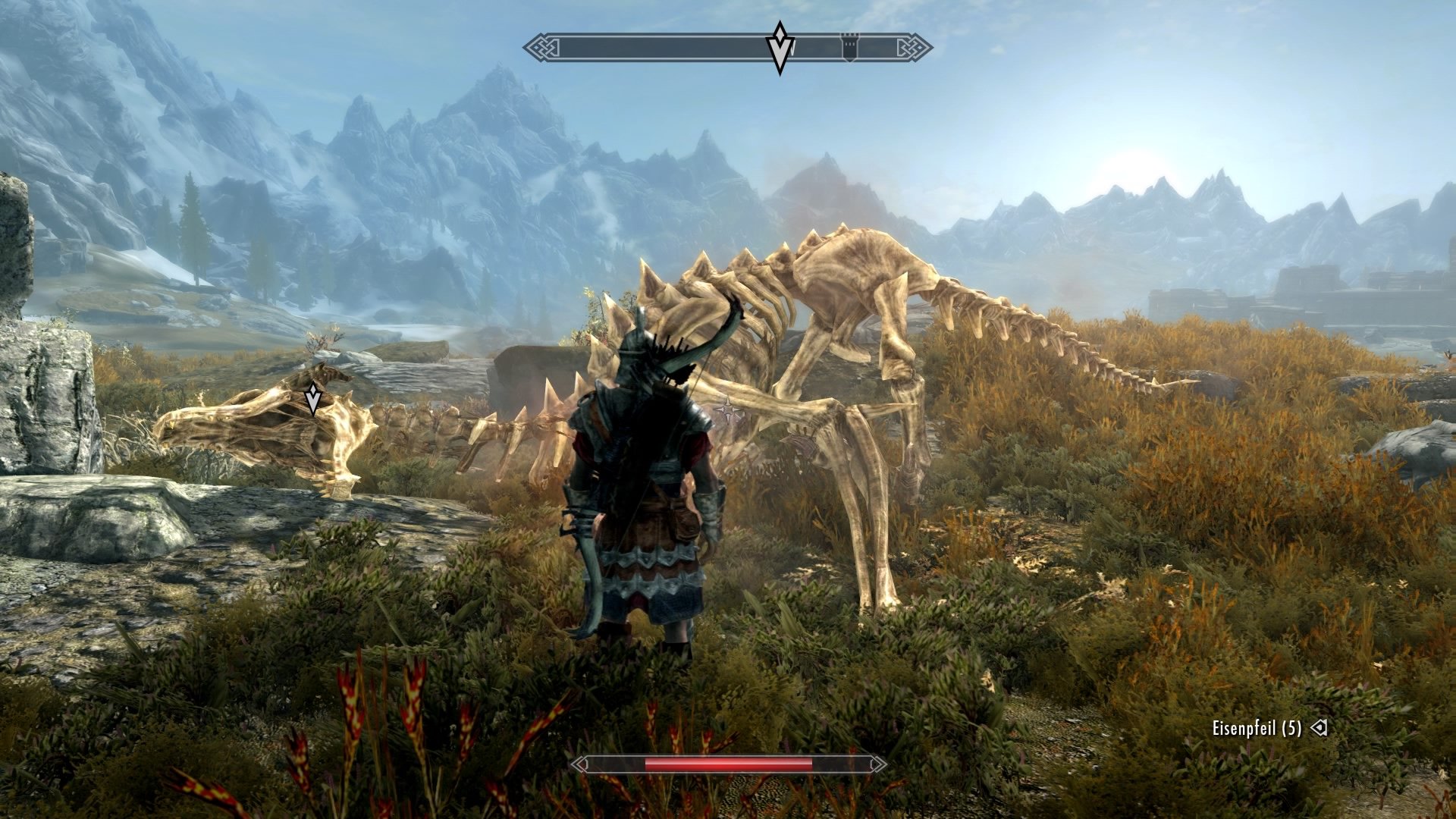Click the floating quest arrow above the dragon skull
1456x819 pixels.
coord(312,398)
